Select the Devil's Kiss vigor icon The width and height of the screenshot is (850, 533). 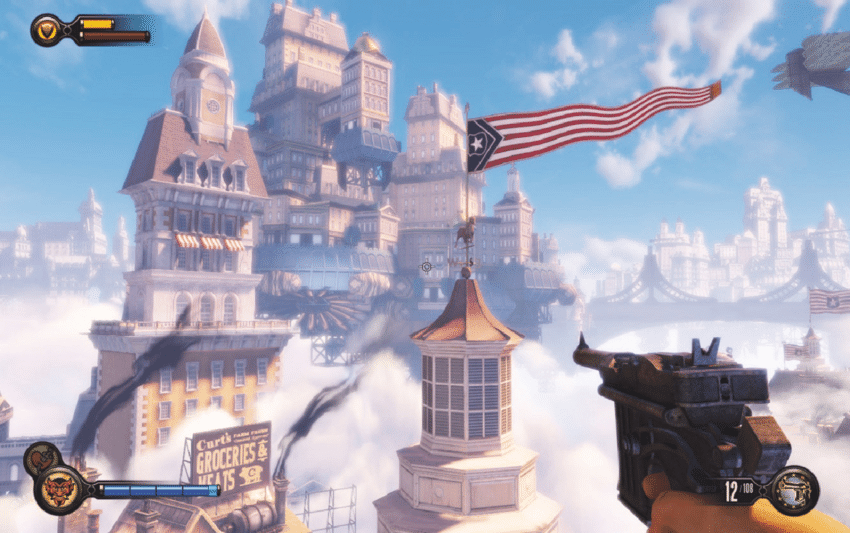[x=58, y=490]
